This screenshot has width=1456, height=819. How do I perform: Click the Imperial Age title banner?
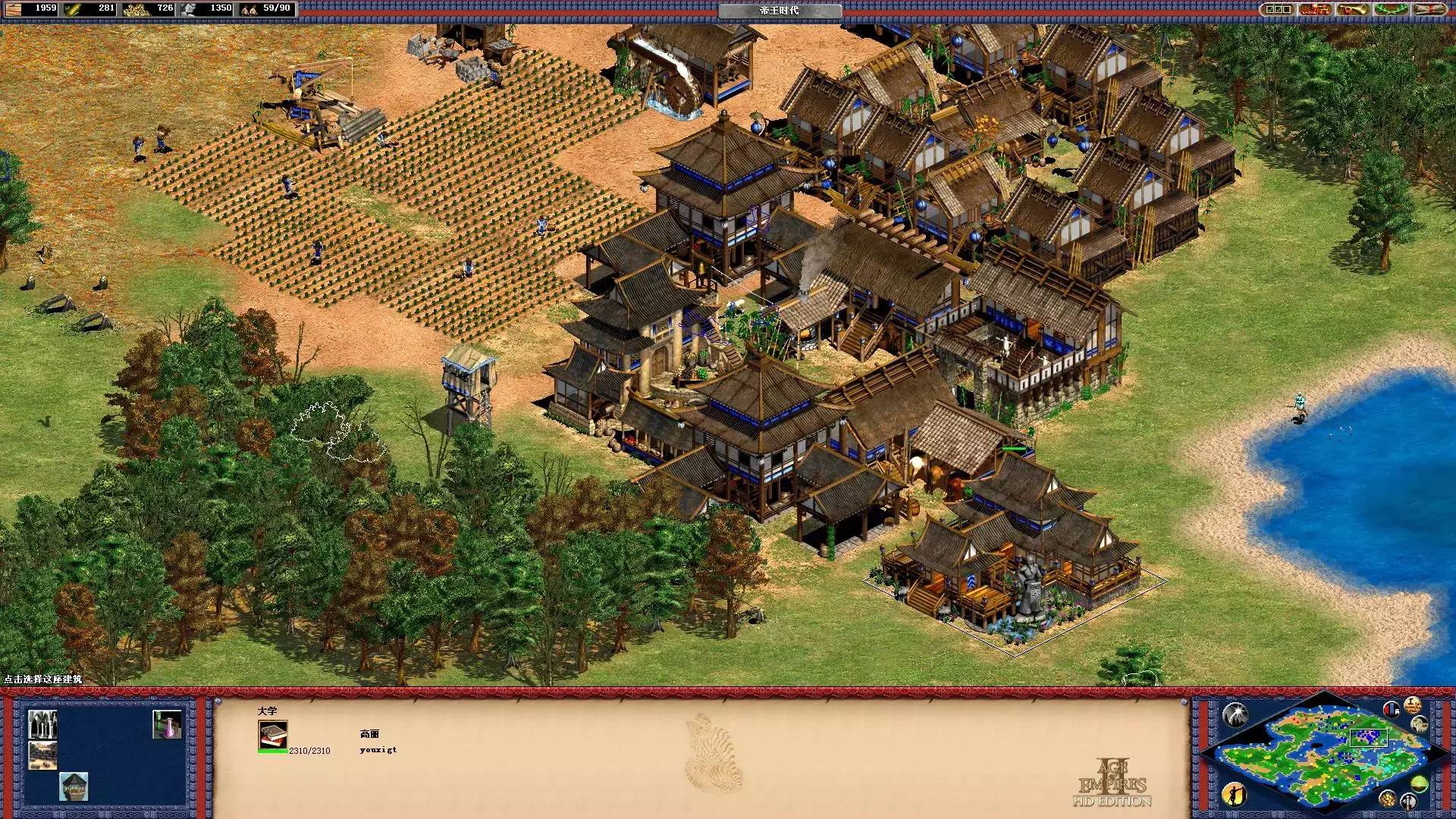click(780, 11)
